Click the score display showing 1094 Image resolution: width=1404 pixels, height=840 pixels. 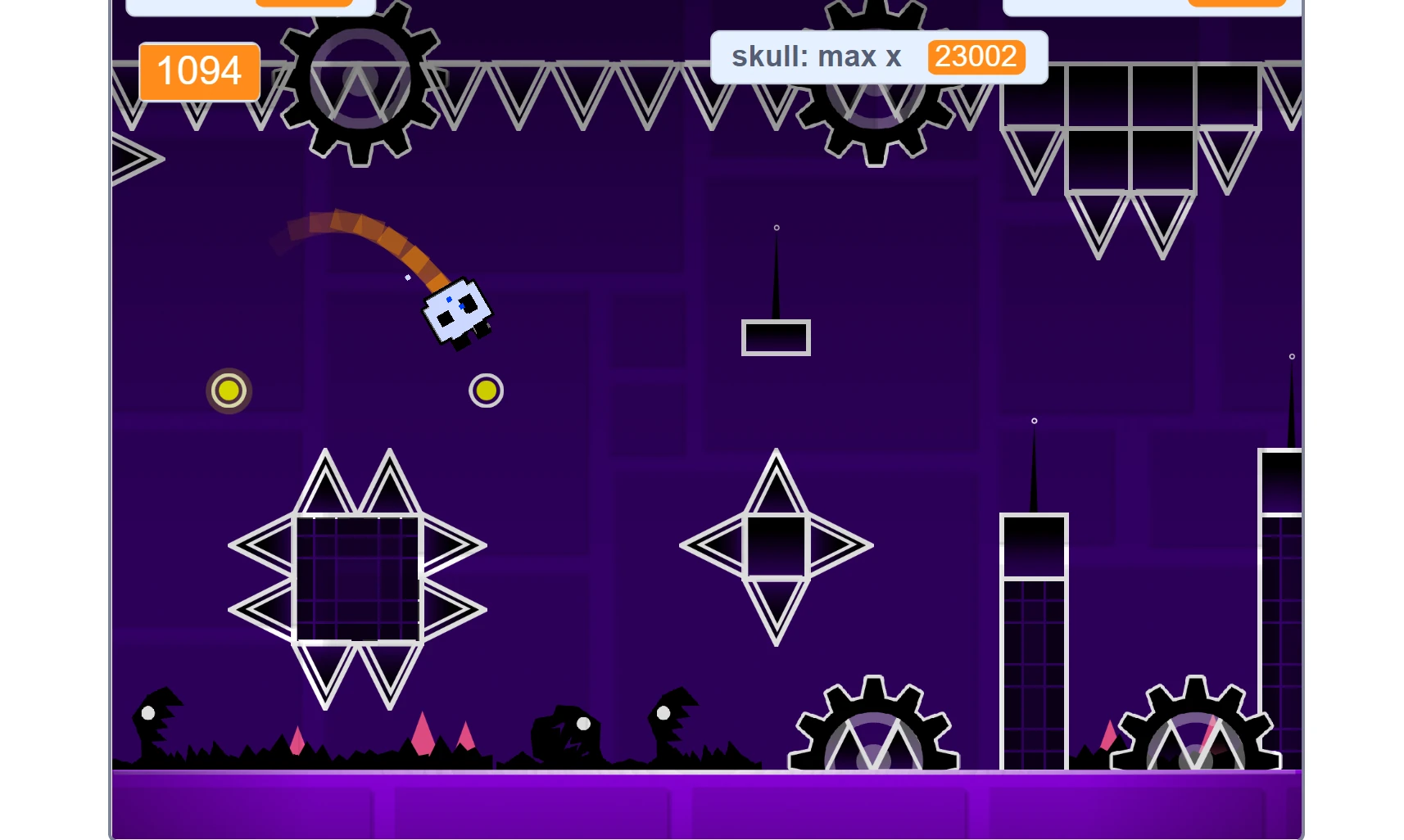click(x=198, y=72)
